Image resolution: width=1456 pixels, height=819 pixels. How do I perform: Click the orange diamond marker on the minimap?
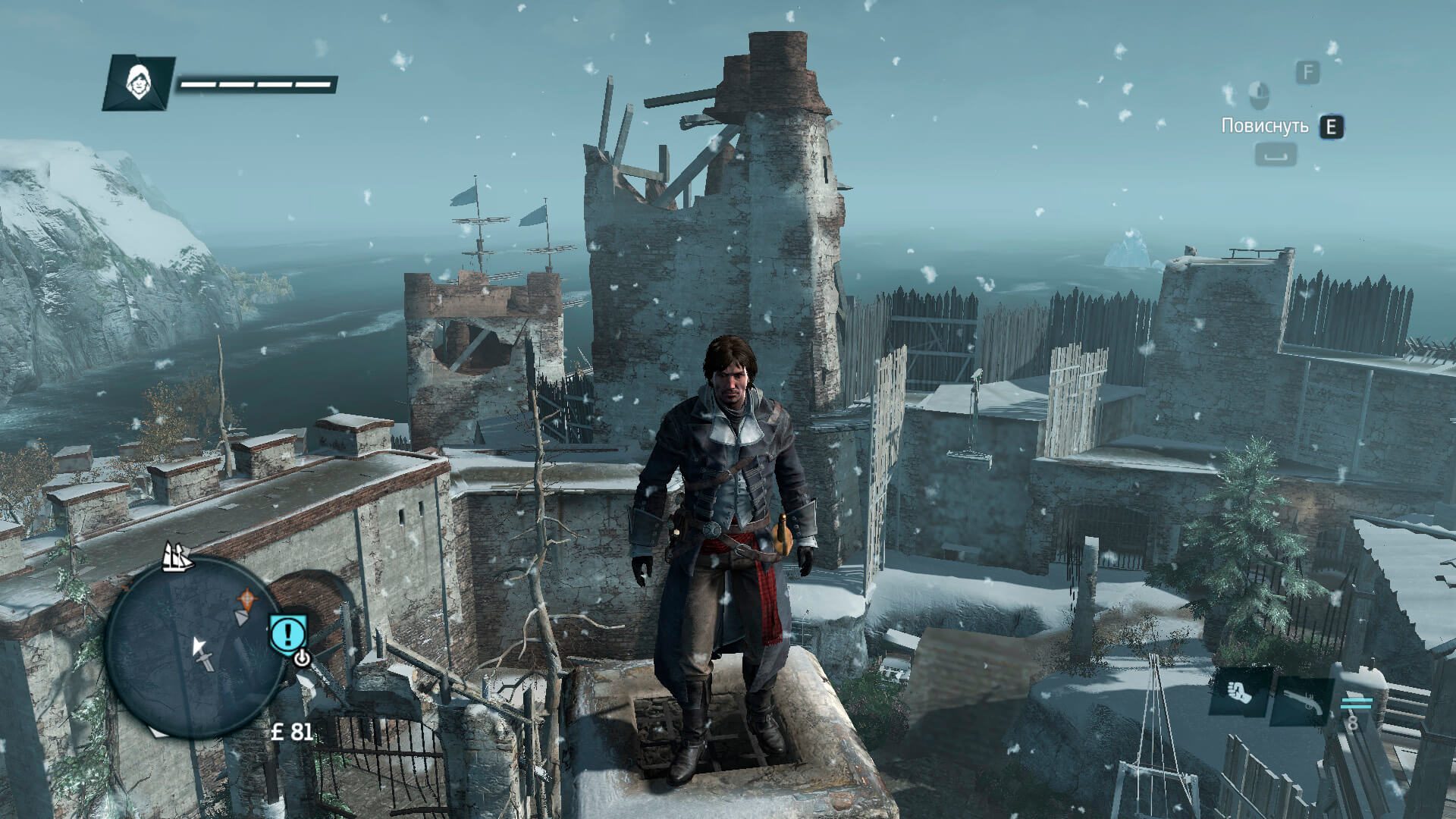[x=246, y=600]
